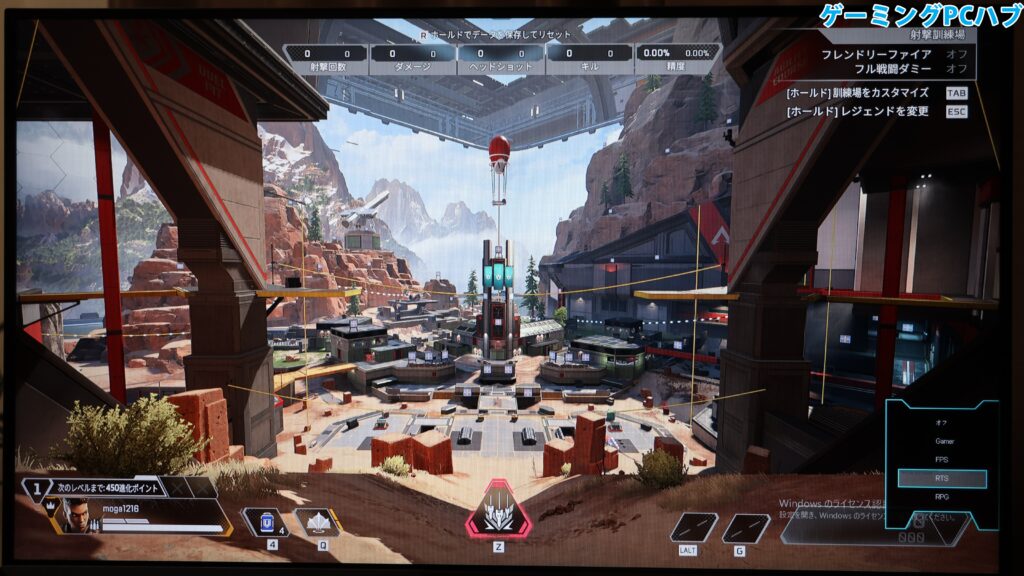Choose the FPS picture mode option

click(x=941, y=460)
